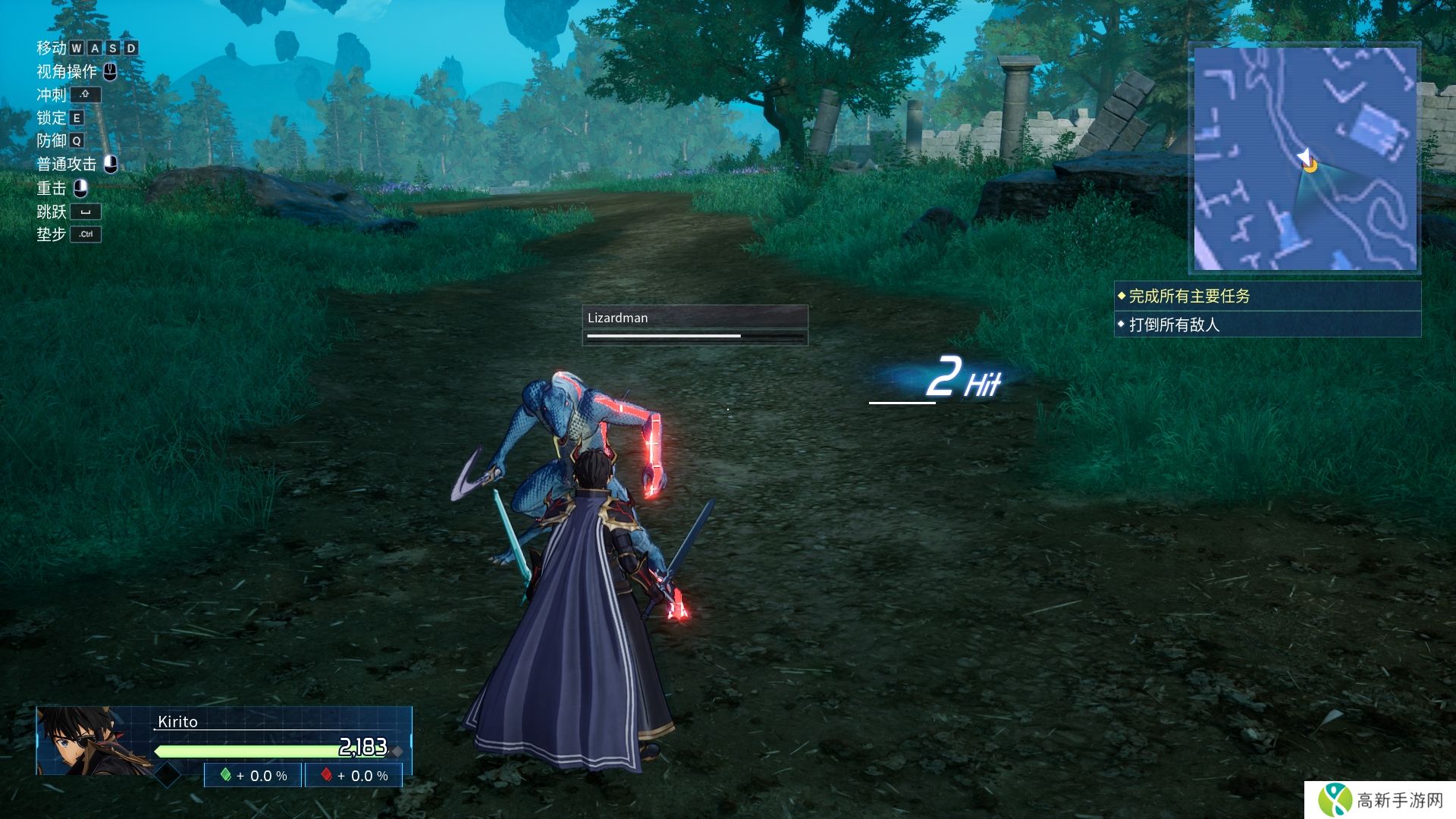
Task: Select the 完成所有主要任务 objective entry
Action: [x=1266, y=296]
